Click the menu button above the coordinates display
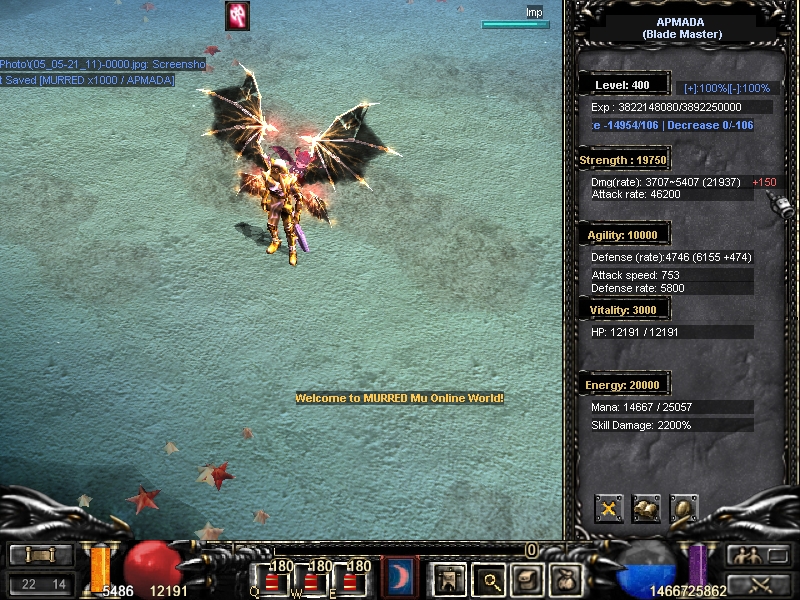 coord(40,555)
